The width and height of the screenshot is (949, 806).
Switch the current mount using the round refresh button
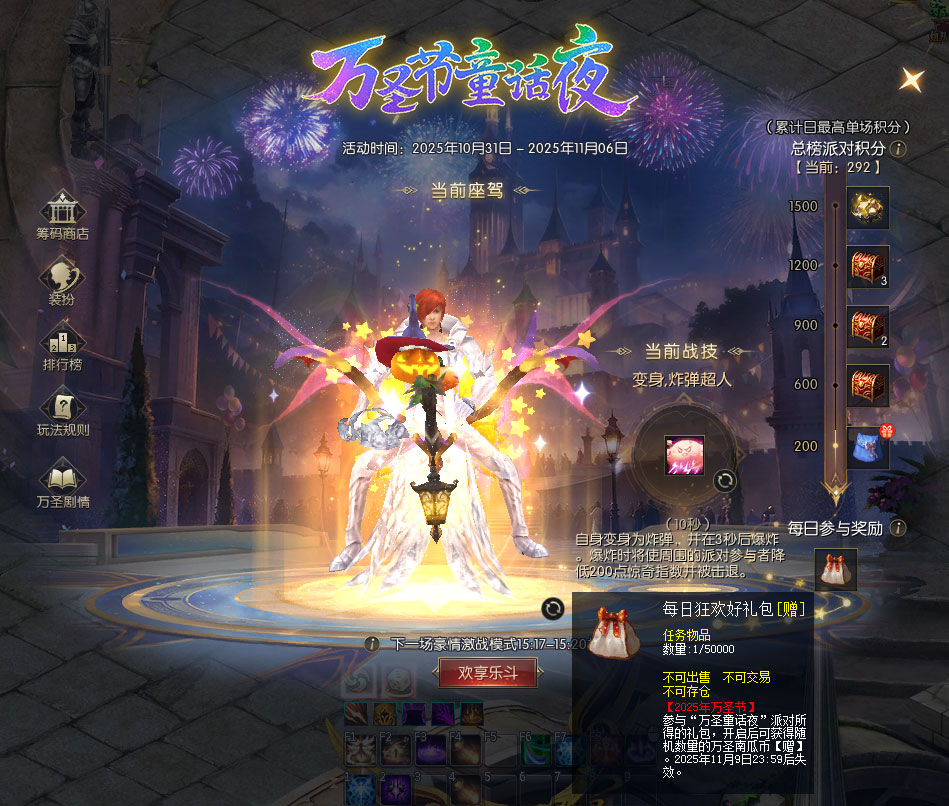tap(552, 608)
